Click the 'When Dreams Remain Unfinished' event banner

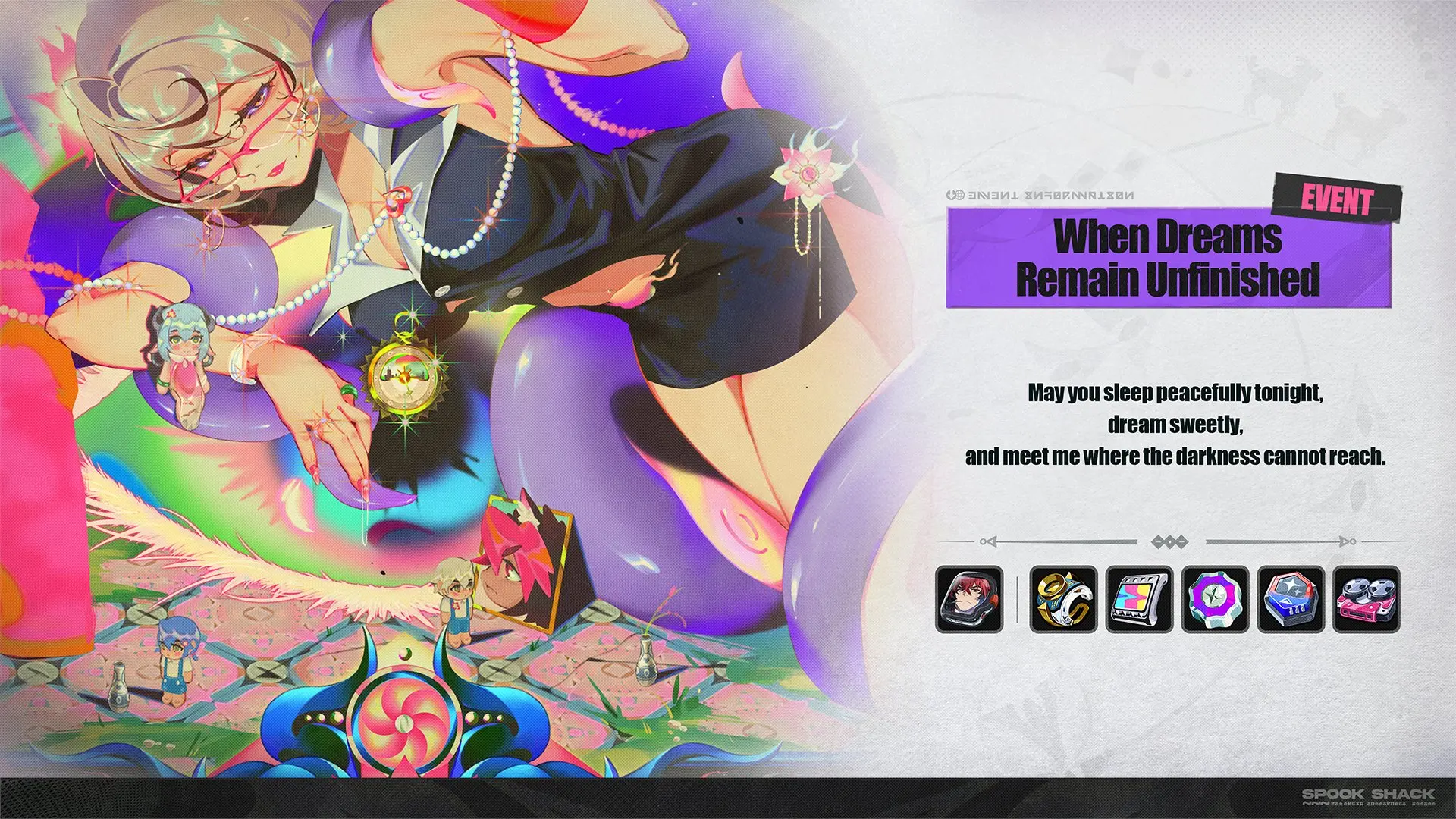(1168, 258)
